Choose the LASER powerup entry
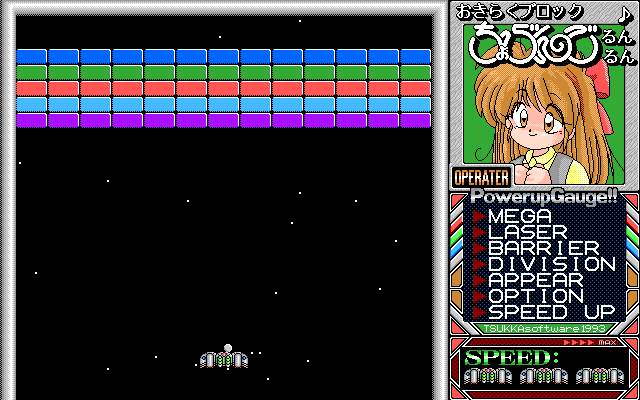Image resolution: width=640 pixels, height=400 pixels. 528,232
